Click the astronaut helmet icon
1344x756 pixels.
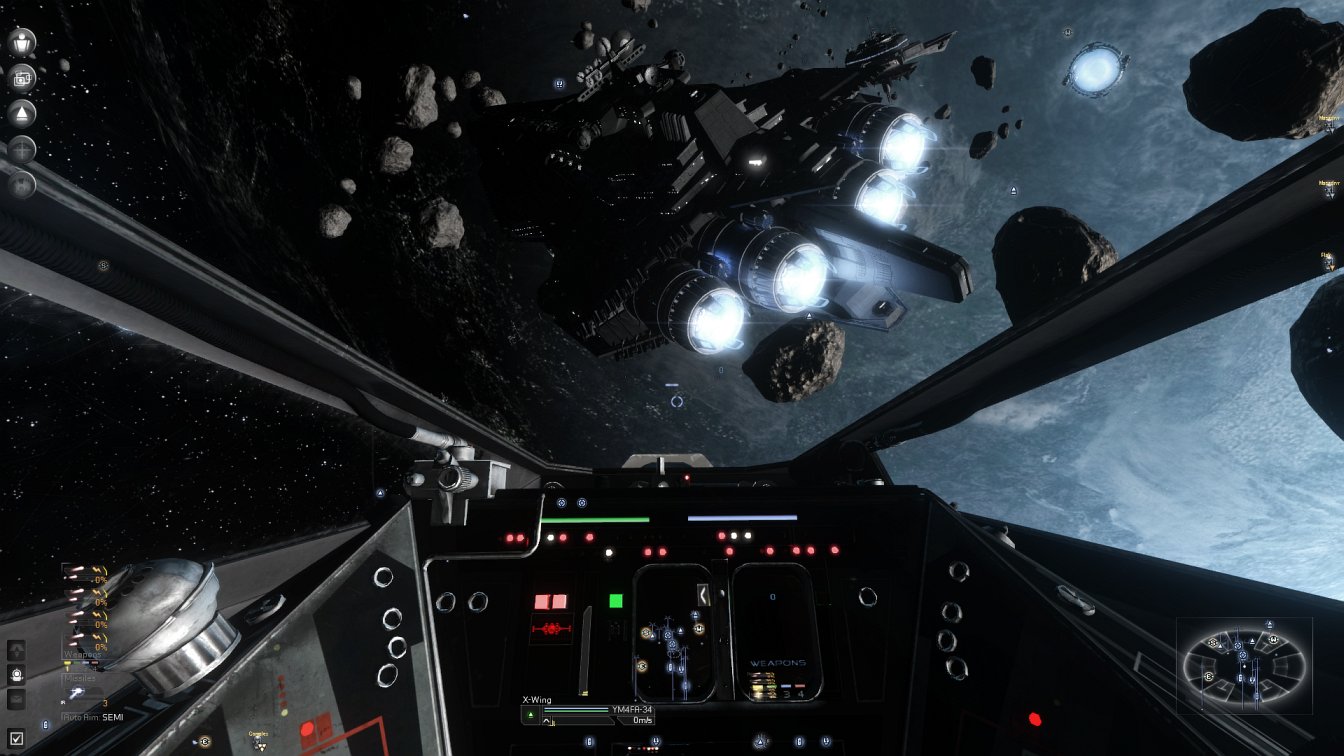click(x=16, y=674)
